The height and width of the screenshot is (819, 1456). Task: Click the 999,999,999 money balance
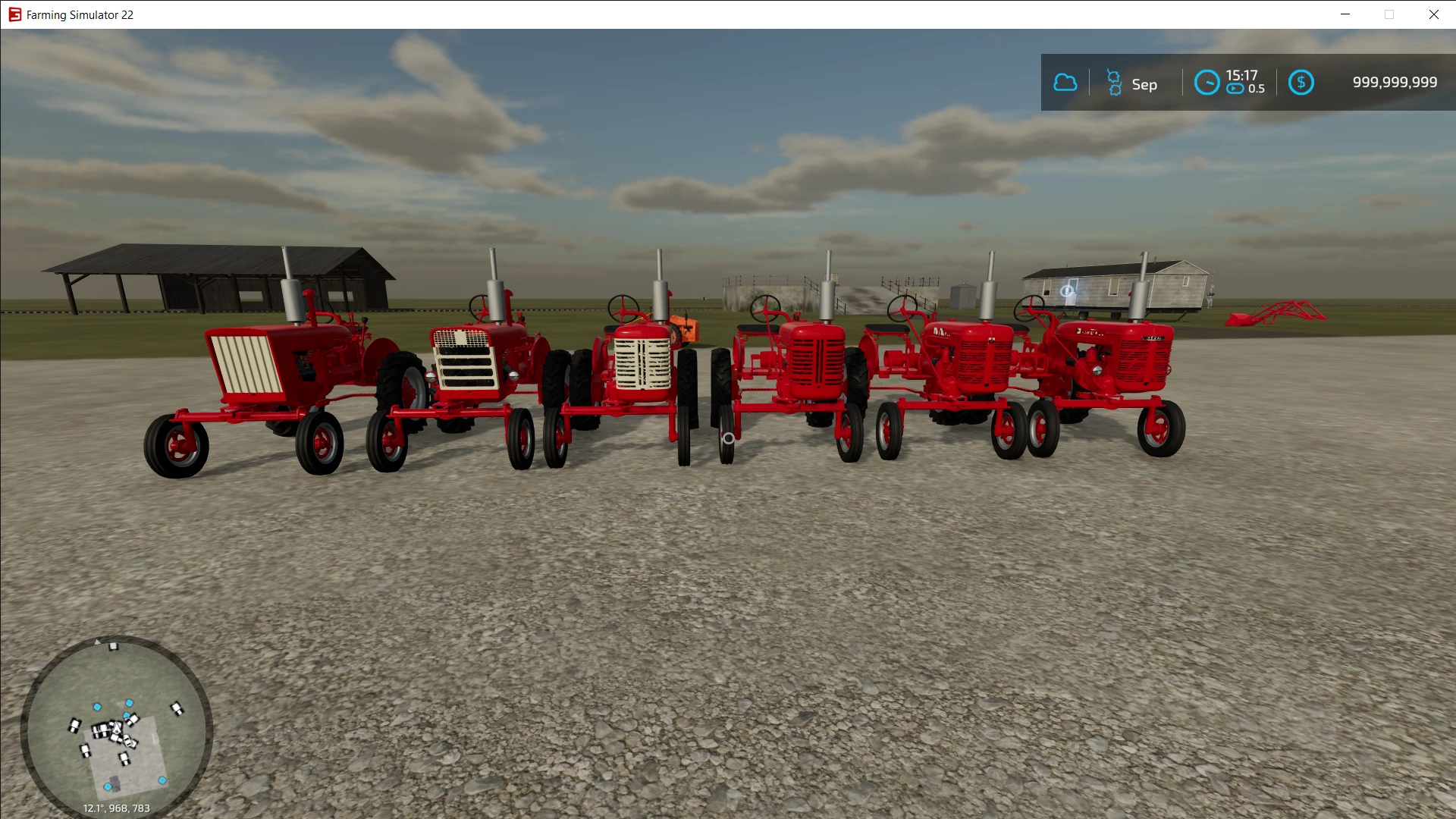click(x=1394, y=82)
